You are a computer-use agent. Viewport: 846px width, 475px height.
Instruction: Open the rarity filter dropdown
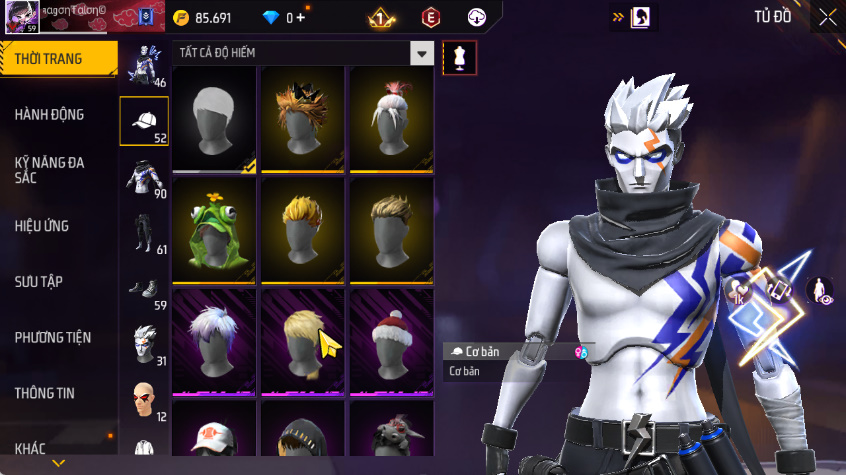(423, 54)
